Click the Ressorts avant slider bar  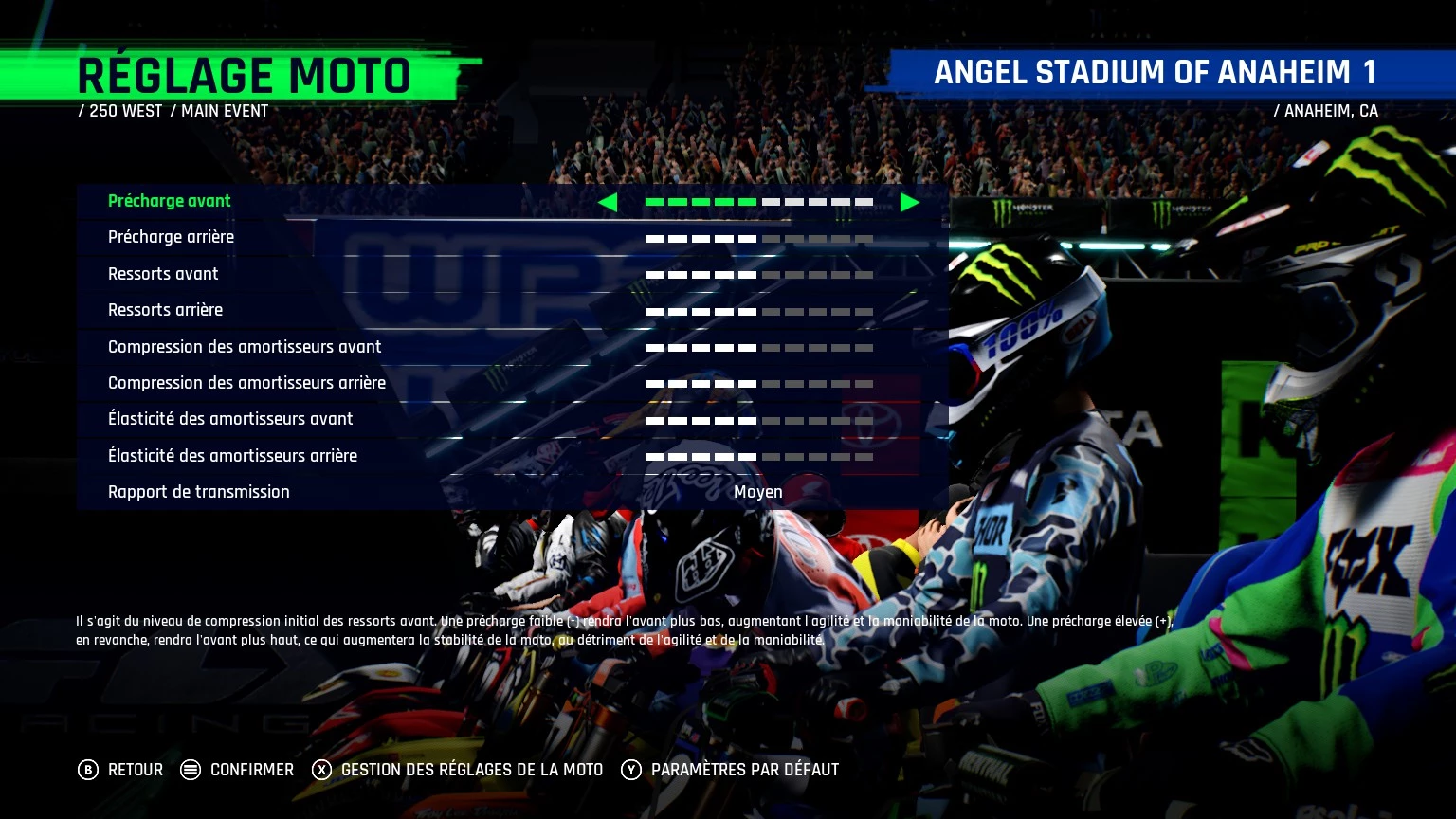tap(758, 275)
